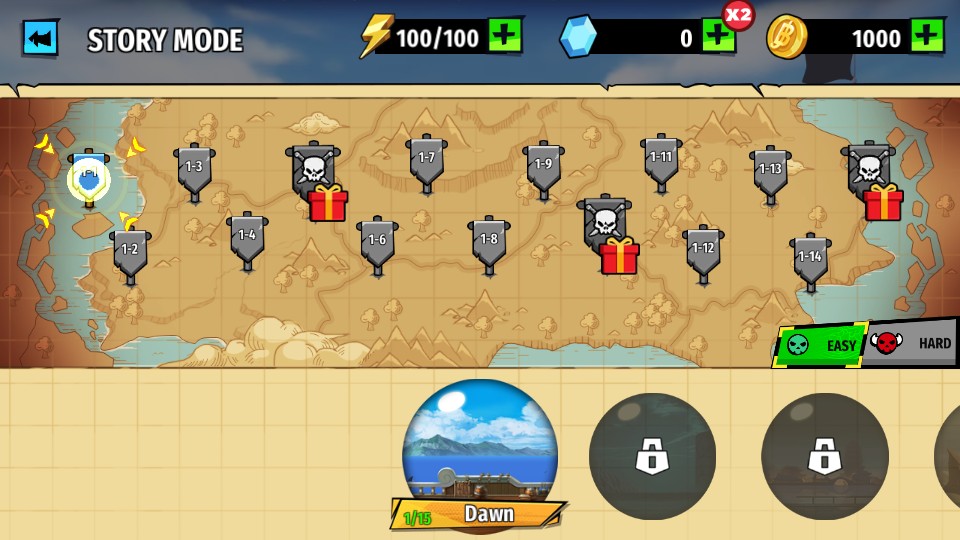Image resolution: width=960 pixels, height=540 pixels.
Task: Select Easy difficulty mode
Action: click(x=822, y=346)
